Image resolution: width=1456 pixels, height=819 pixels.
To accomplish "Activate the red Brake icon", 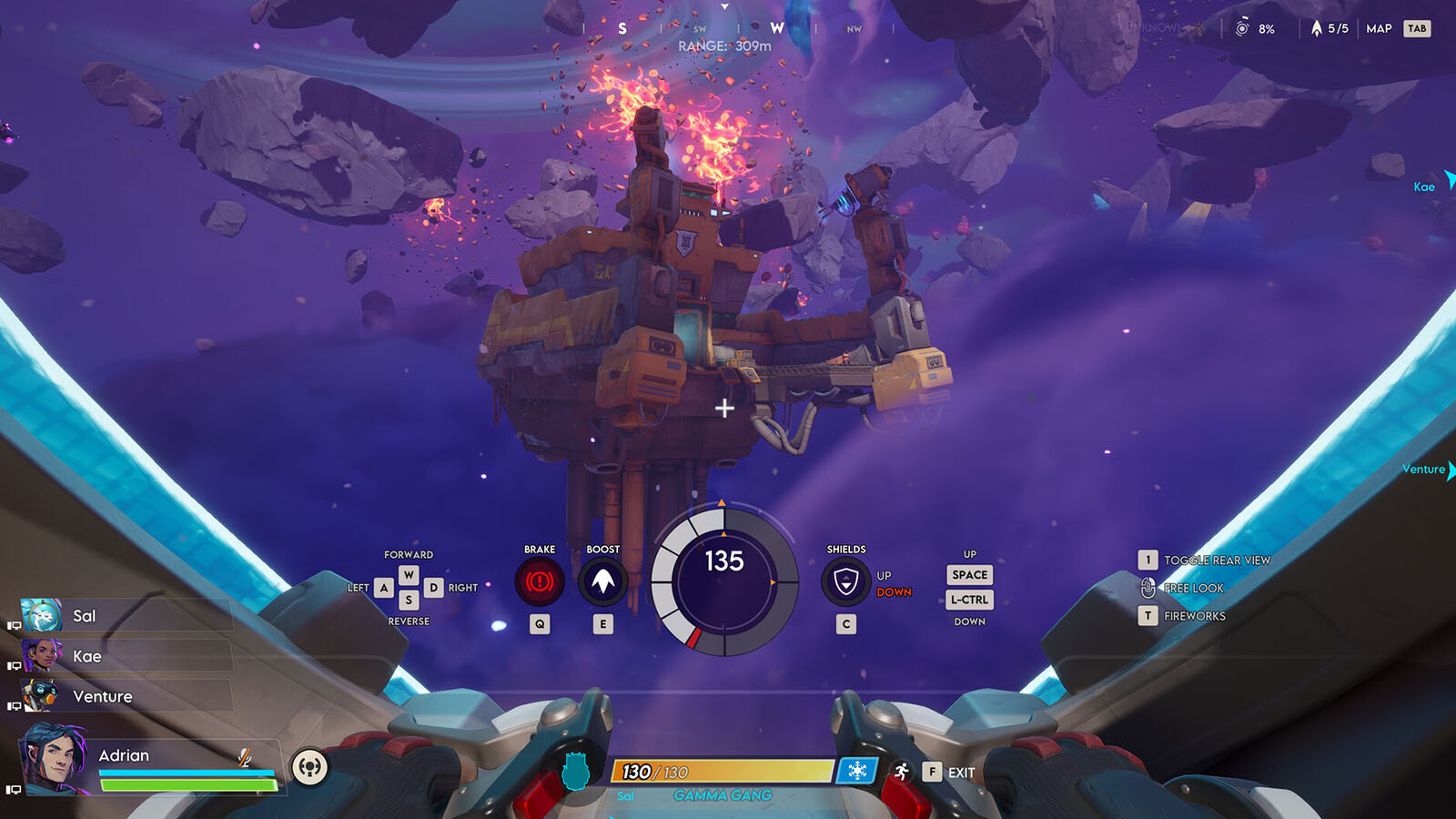I will pyautogui.click(x=540, y=581).
